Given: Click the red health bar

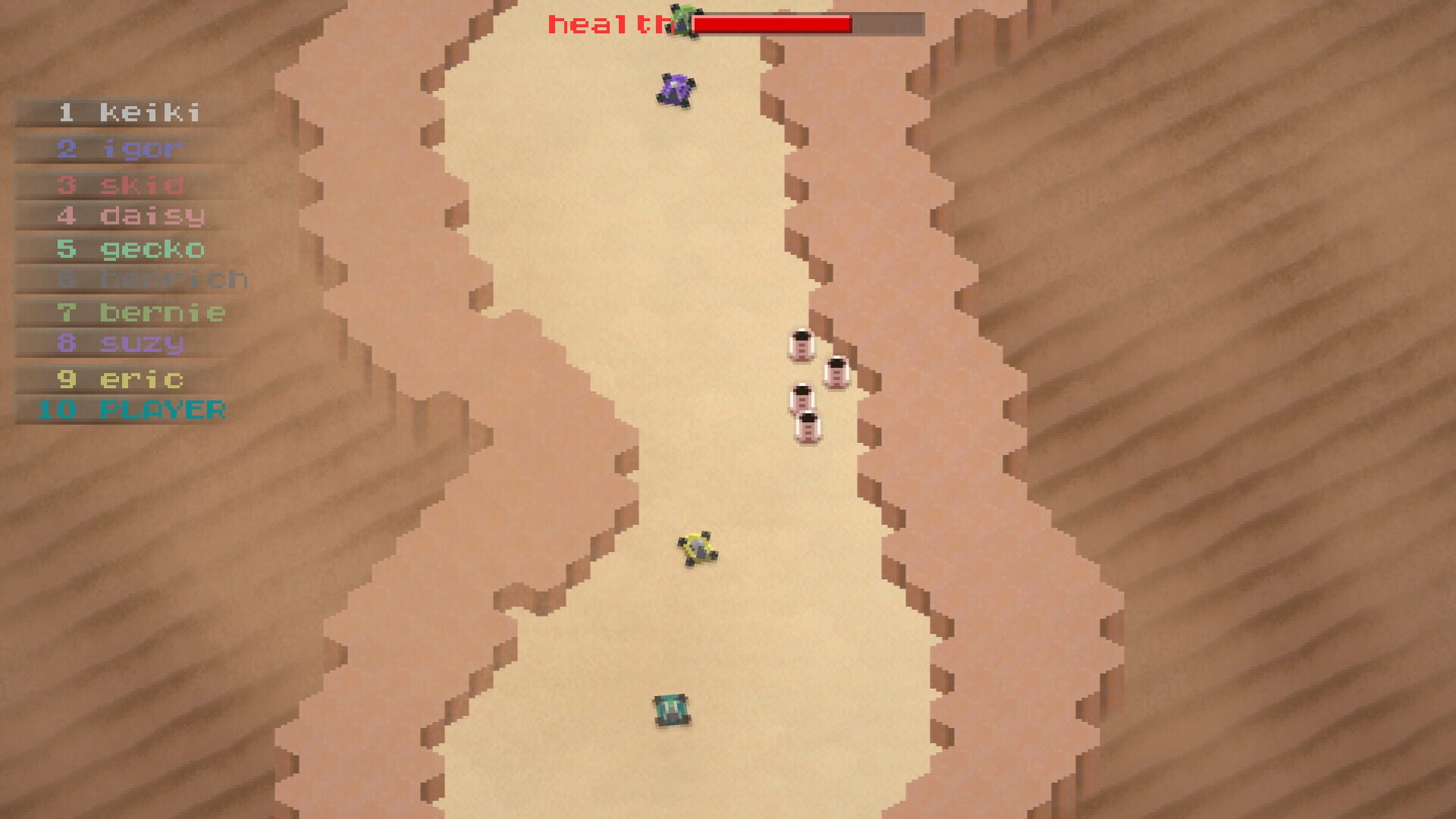Looking at the screenshot, I should coord(773,24).
